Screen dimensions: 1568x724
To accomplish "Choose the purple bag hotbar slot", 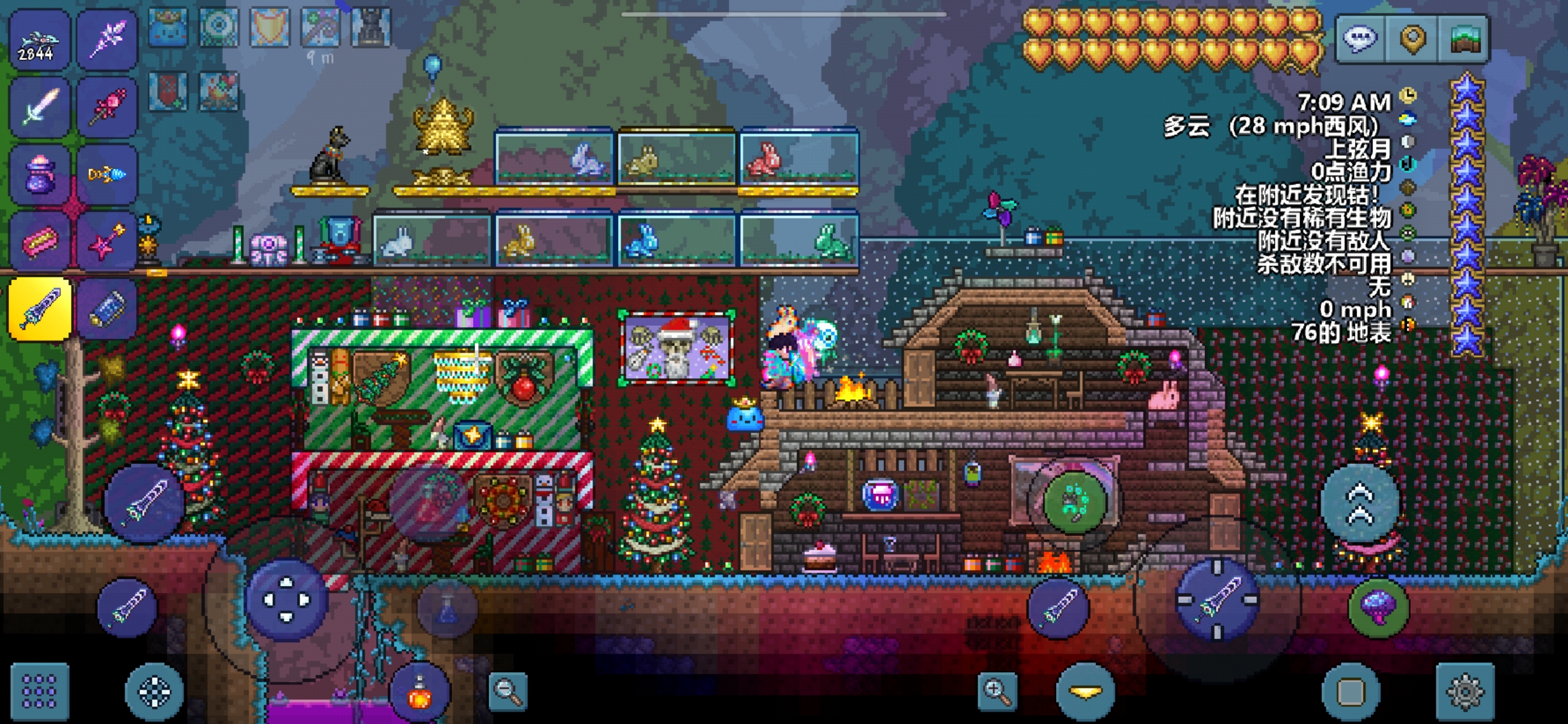I will tap(40, 174).
